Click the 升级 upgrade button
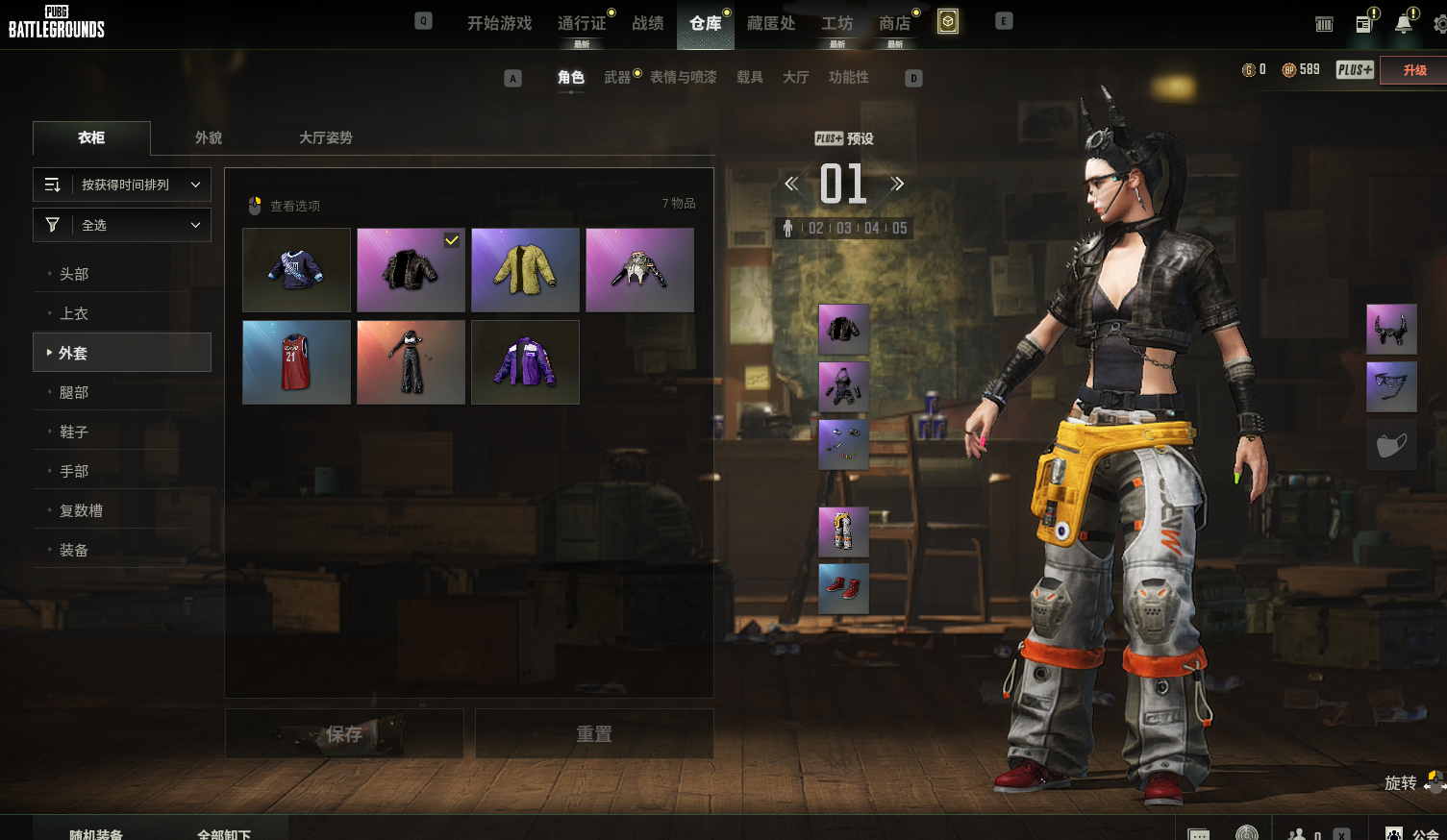This screenshot has height=840, width=1447. click(x=1414, y=70)
